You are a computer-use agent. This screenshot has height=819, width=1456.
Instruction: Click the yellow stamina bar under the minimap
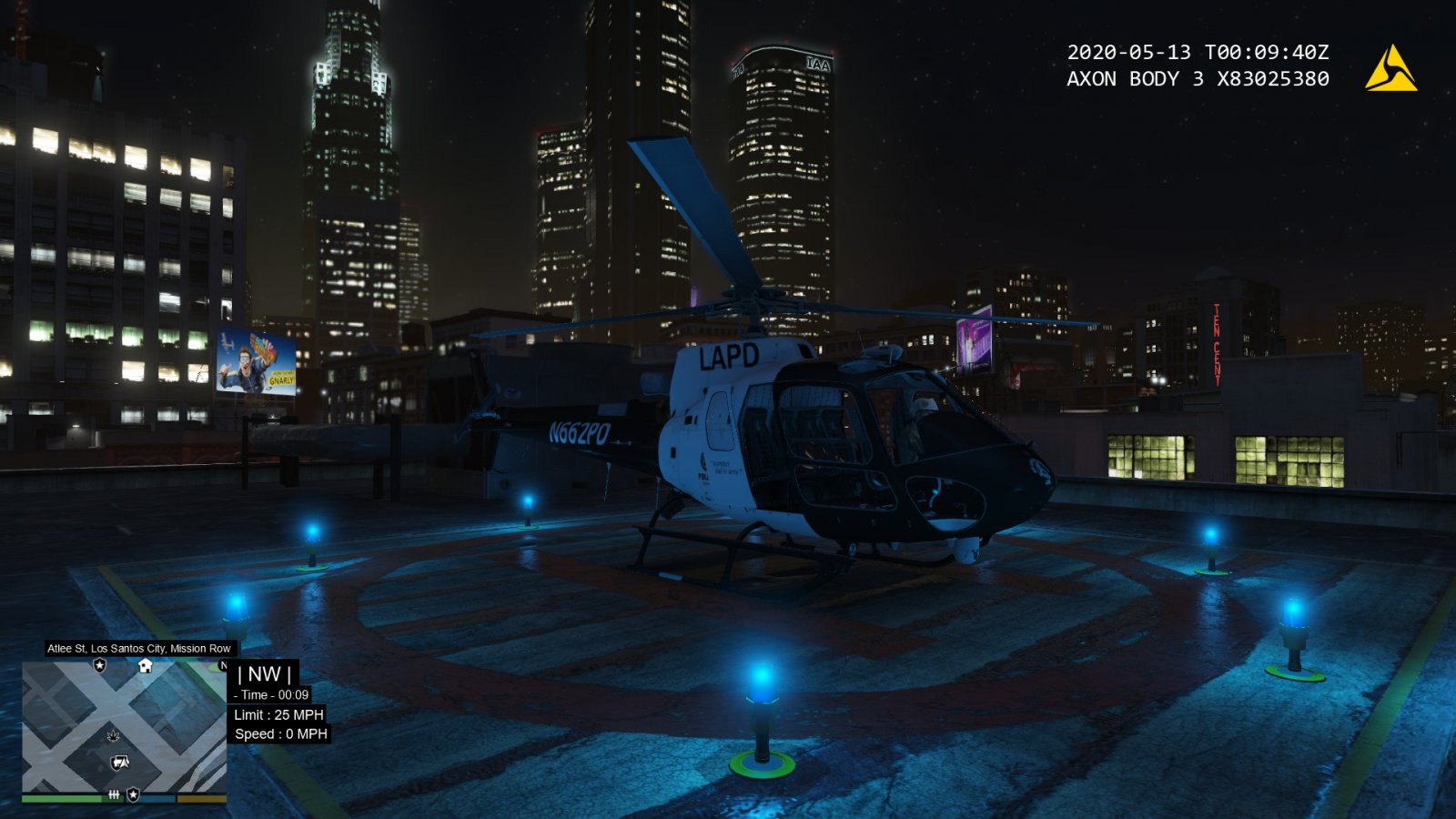coord(202,798)
